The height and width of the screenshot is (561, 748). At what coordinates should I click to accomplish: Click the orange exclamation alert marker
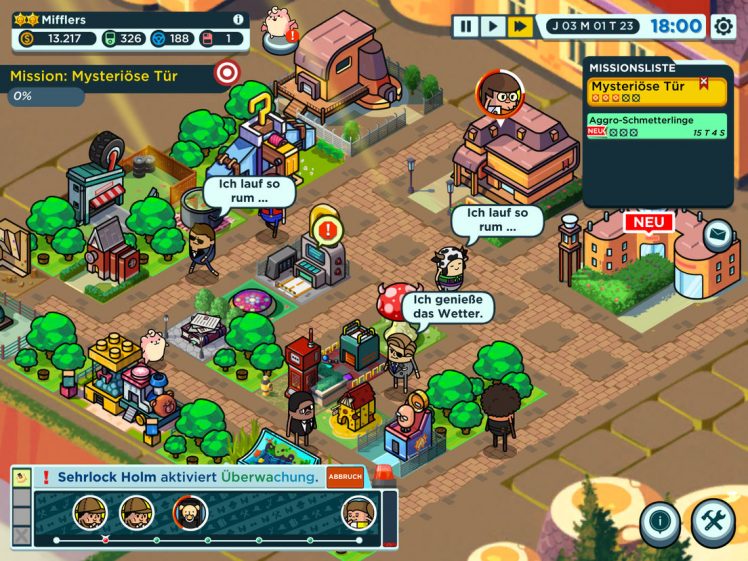[326, 230]
